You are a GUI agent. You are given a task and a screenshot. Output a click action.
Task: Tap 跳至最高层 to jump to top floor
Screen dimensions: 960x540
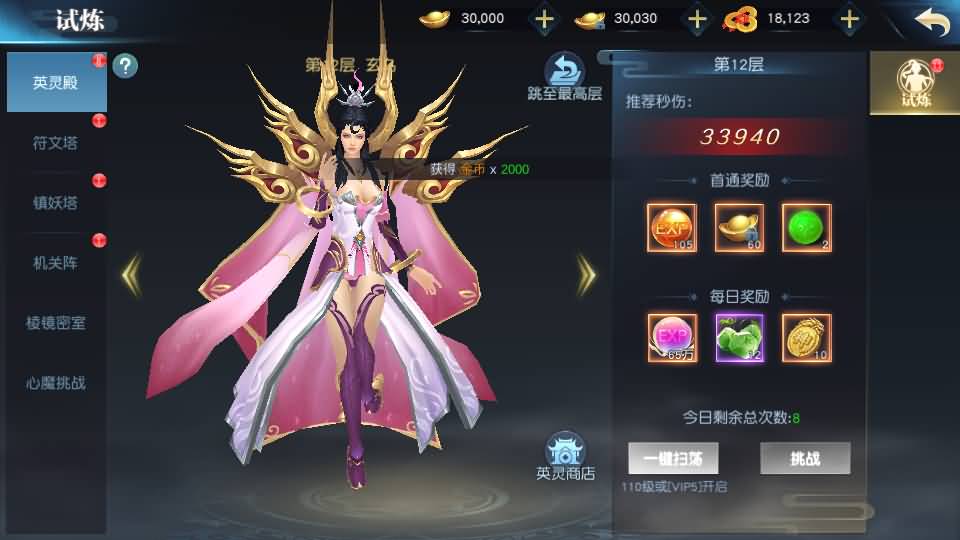pos(565,78)
